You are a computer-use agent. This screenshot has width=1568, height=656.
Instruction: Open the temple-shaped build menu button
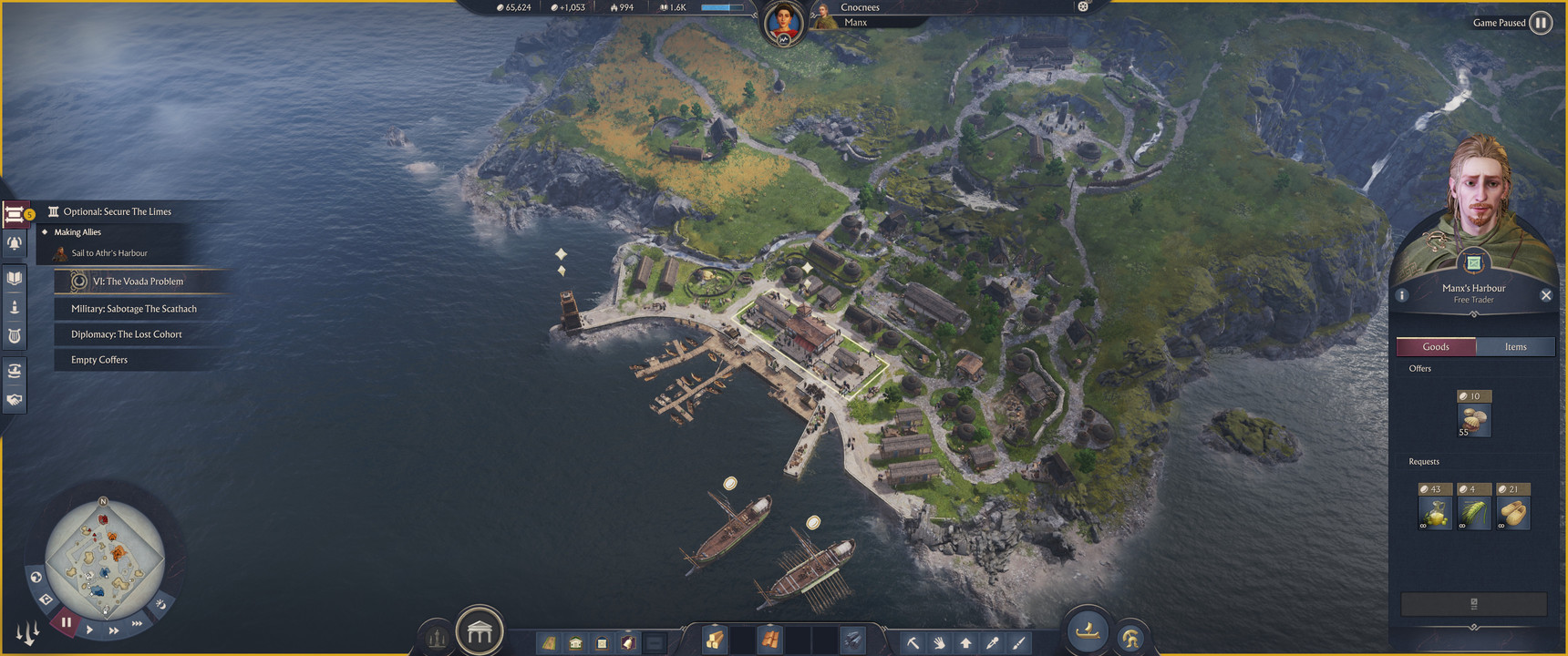(x=480, y=630)
